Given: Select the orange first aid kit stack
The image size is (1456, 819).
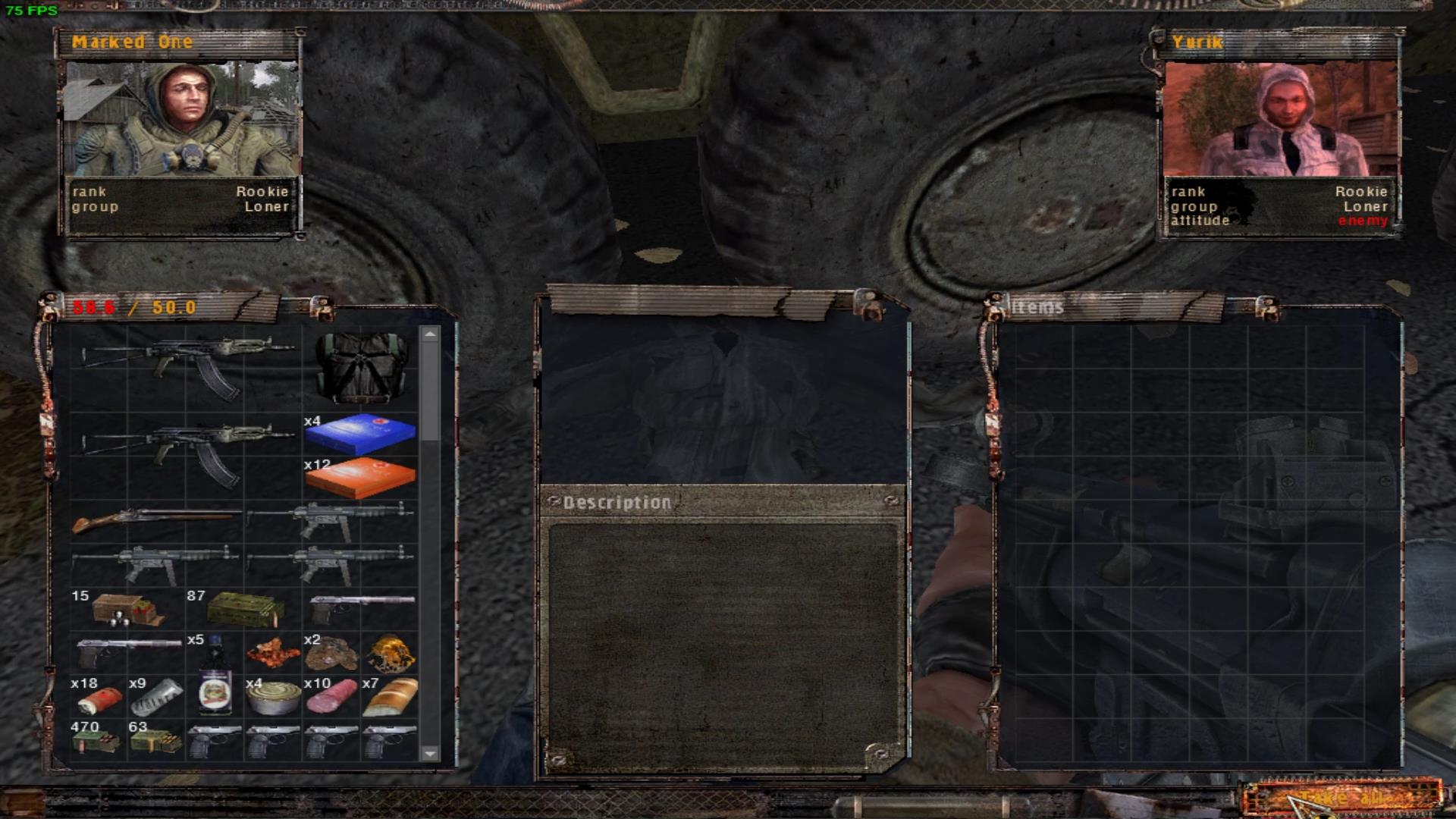Looking at the screenshot, I should click(x=360, y=478).
